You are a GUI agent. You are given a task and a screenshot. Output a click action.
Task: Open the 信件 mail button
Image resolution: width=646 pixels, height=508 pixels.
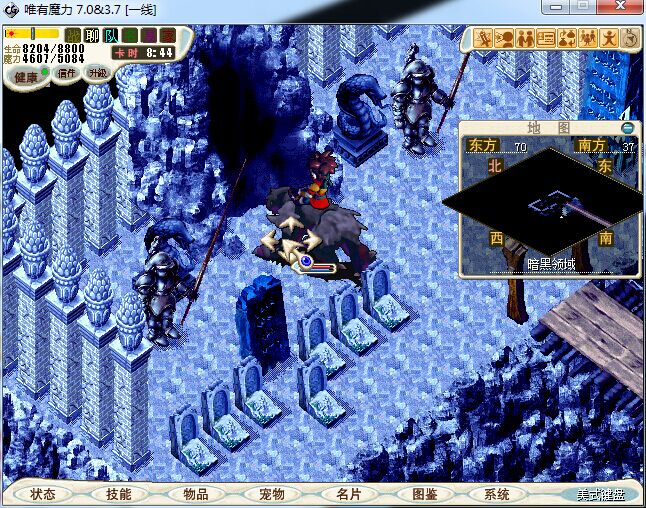[x=68, y=73]
